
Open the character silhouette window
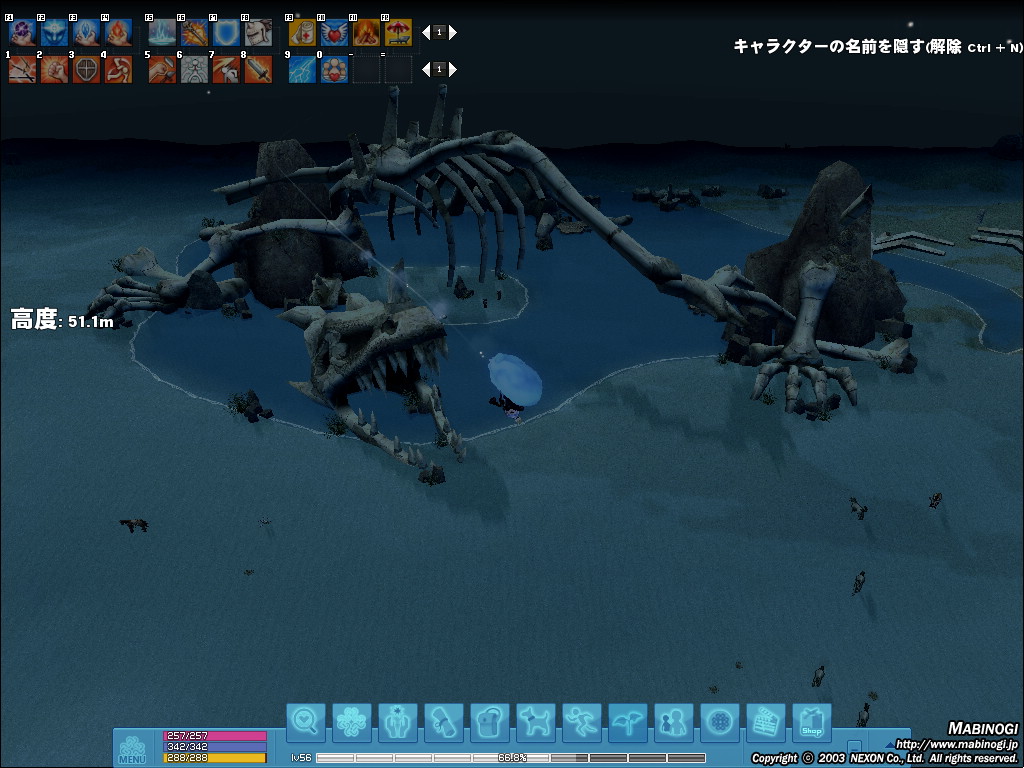point(398,722)
